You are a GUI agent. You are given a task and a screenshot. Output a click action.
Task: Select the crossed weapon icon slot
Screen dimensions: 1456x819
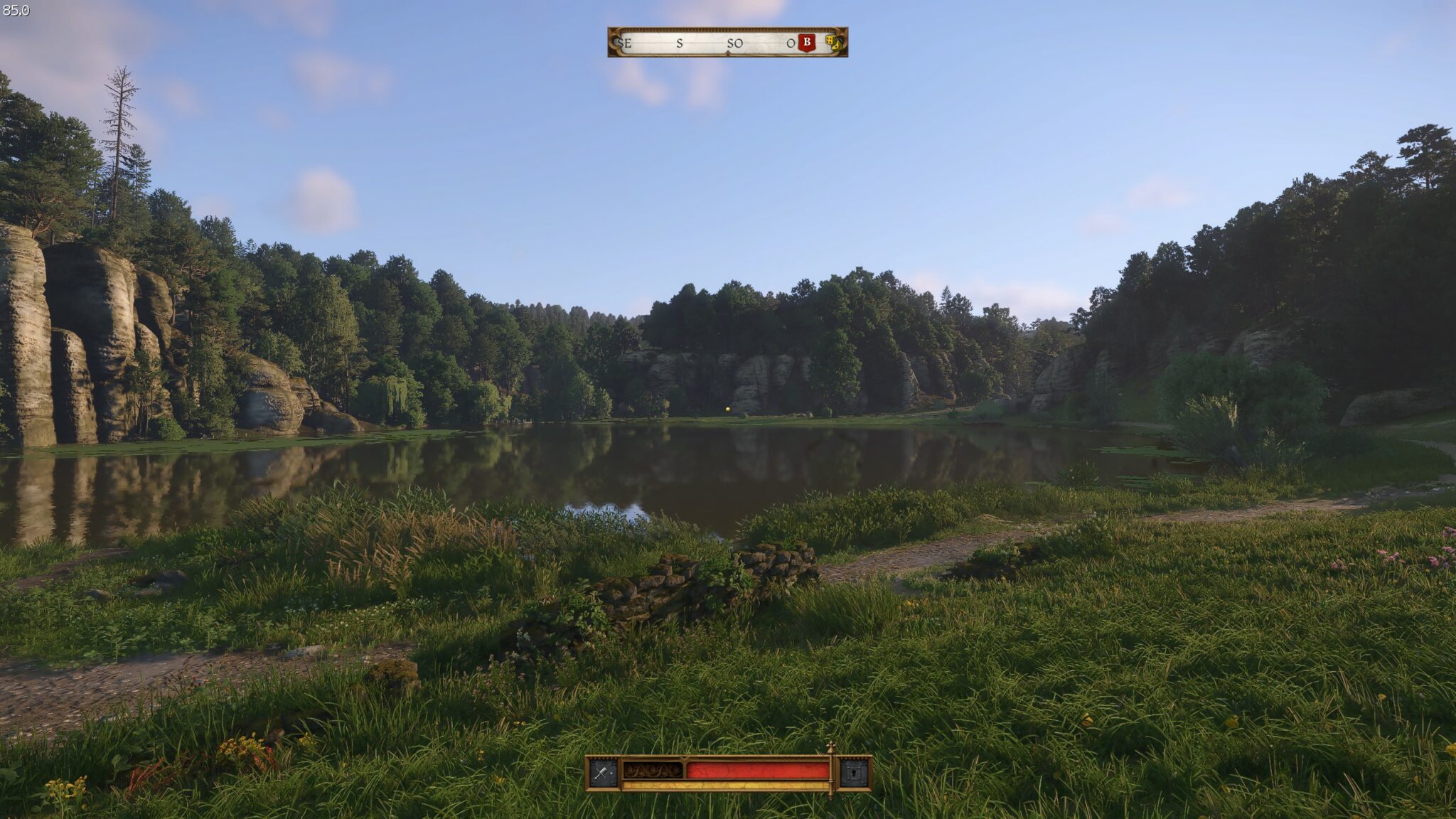point(604,773)
